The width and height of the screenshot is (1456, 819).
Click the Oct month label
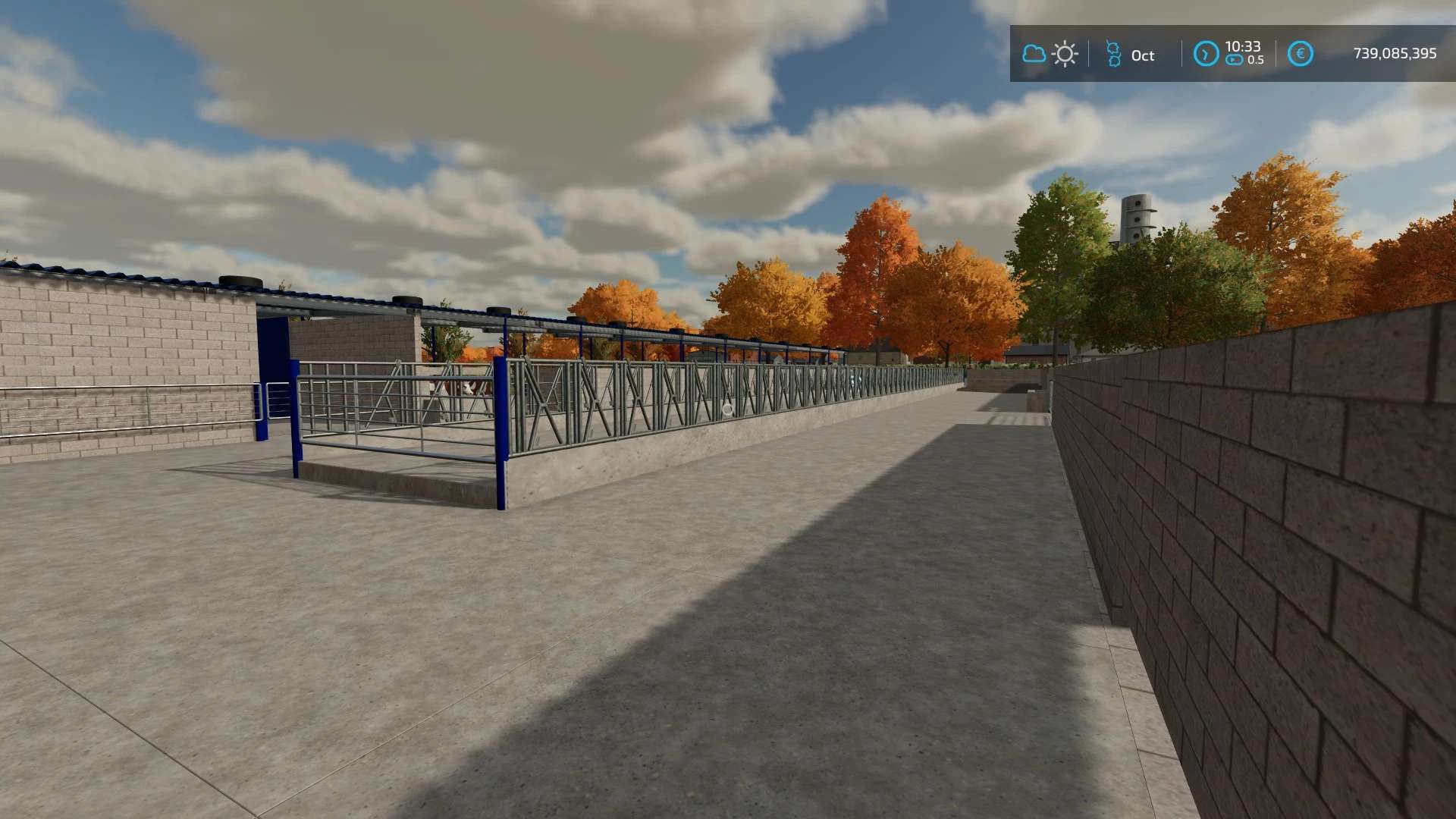(x=1142, y=55)
